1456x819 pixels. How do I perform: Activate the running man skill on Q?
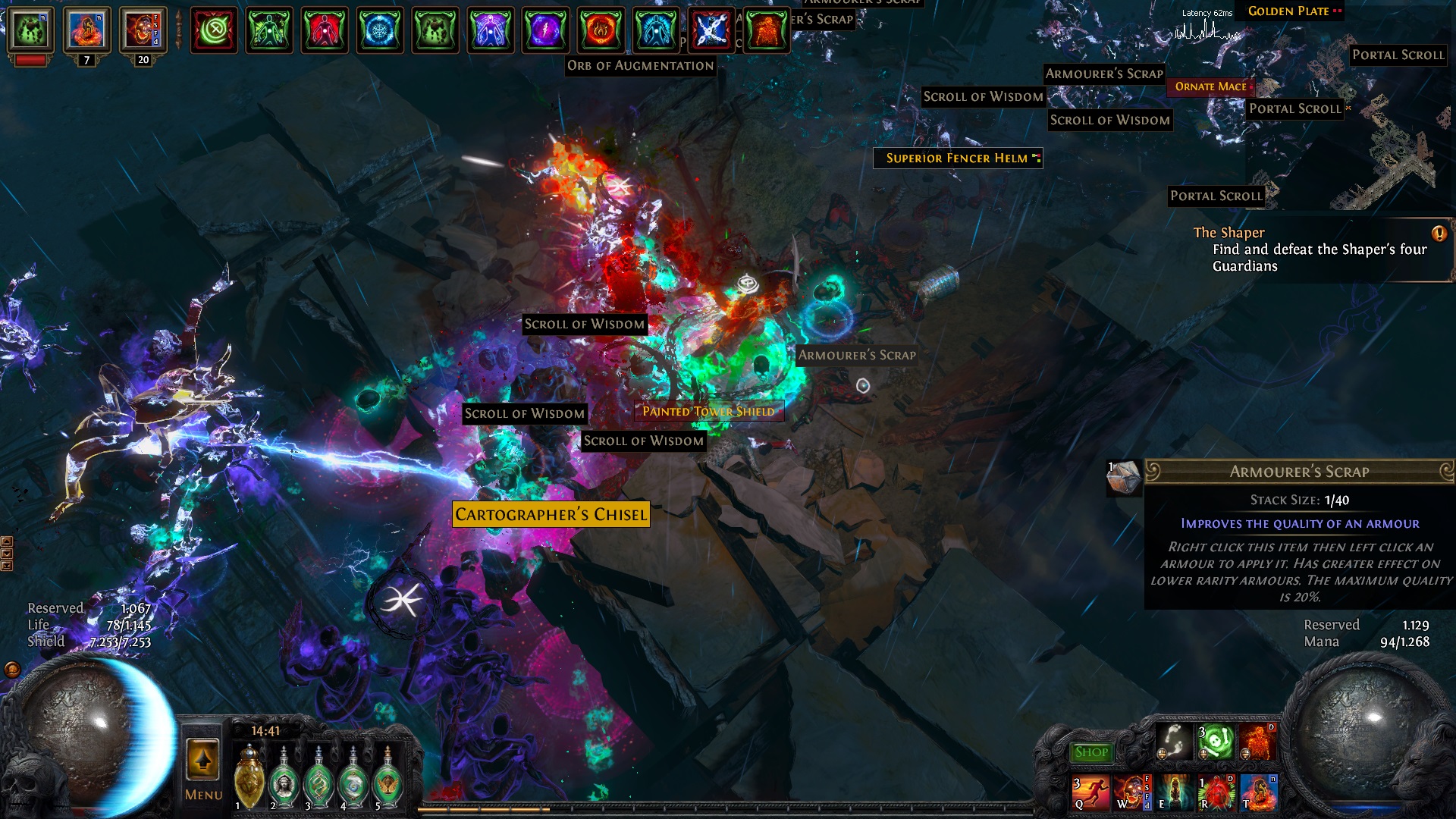(x=1090, y=792)
